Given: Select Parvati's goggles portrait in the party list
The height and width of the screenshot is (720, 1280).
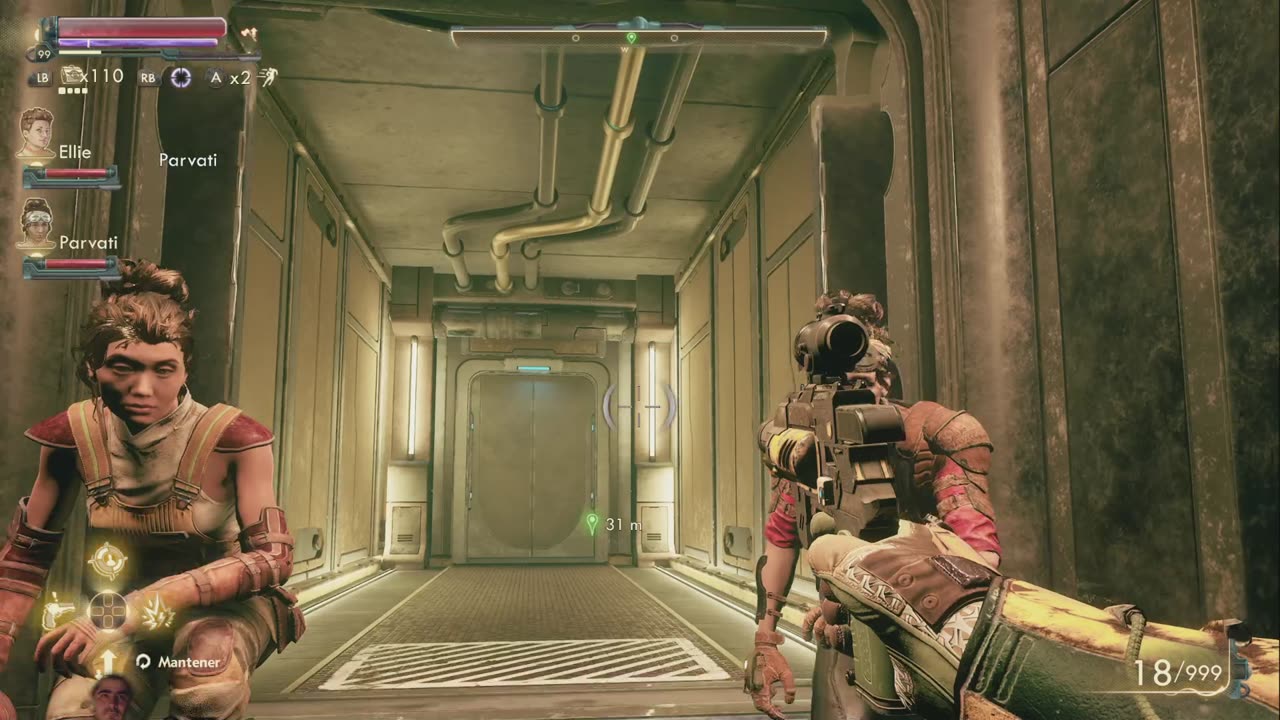Looking at the screenshot, I should [37, 222].
